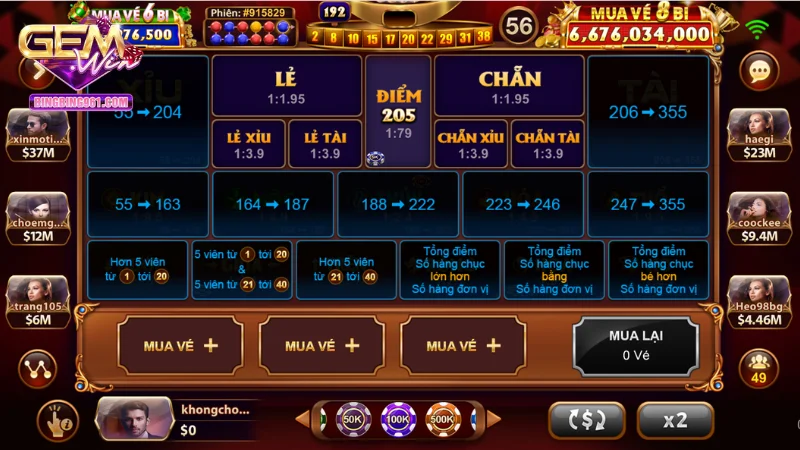Choose the LẺ TÀI bet

click(x=324, y=144)
